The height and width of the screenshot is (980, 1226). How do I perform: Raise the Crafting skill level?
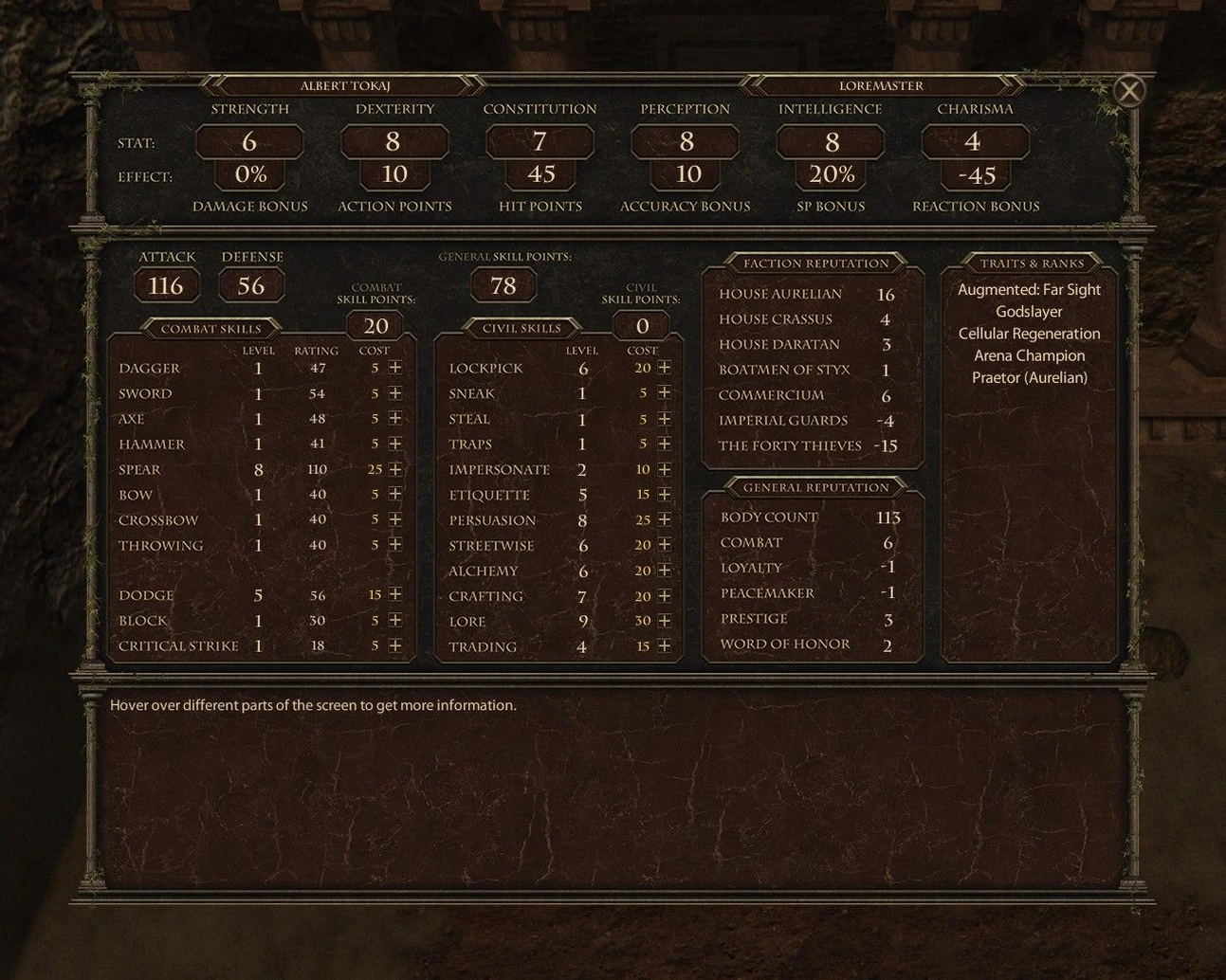coord(664,595)
